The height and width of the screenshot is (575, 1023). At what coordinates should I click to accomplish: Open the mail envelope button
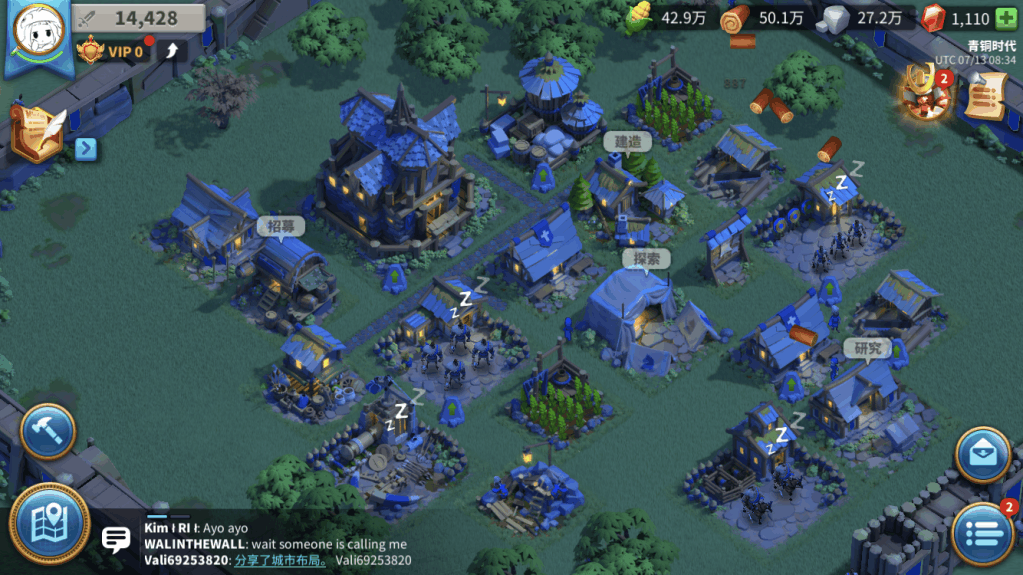pos(981,455)
